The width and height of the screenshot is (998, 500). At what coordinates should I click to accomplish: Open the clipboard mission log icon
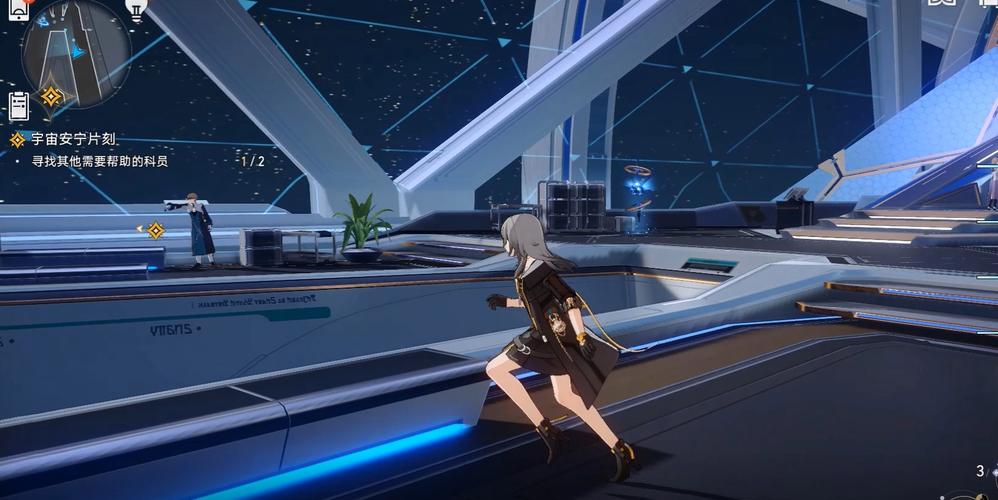(x=19, y=104)
